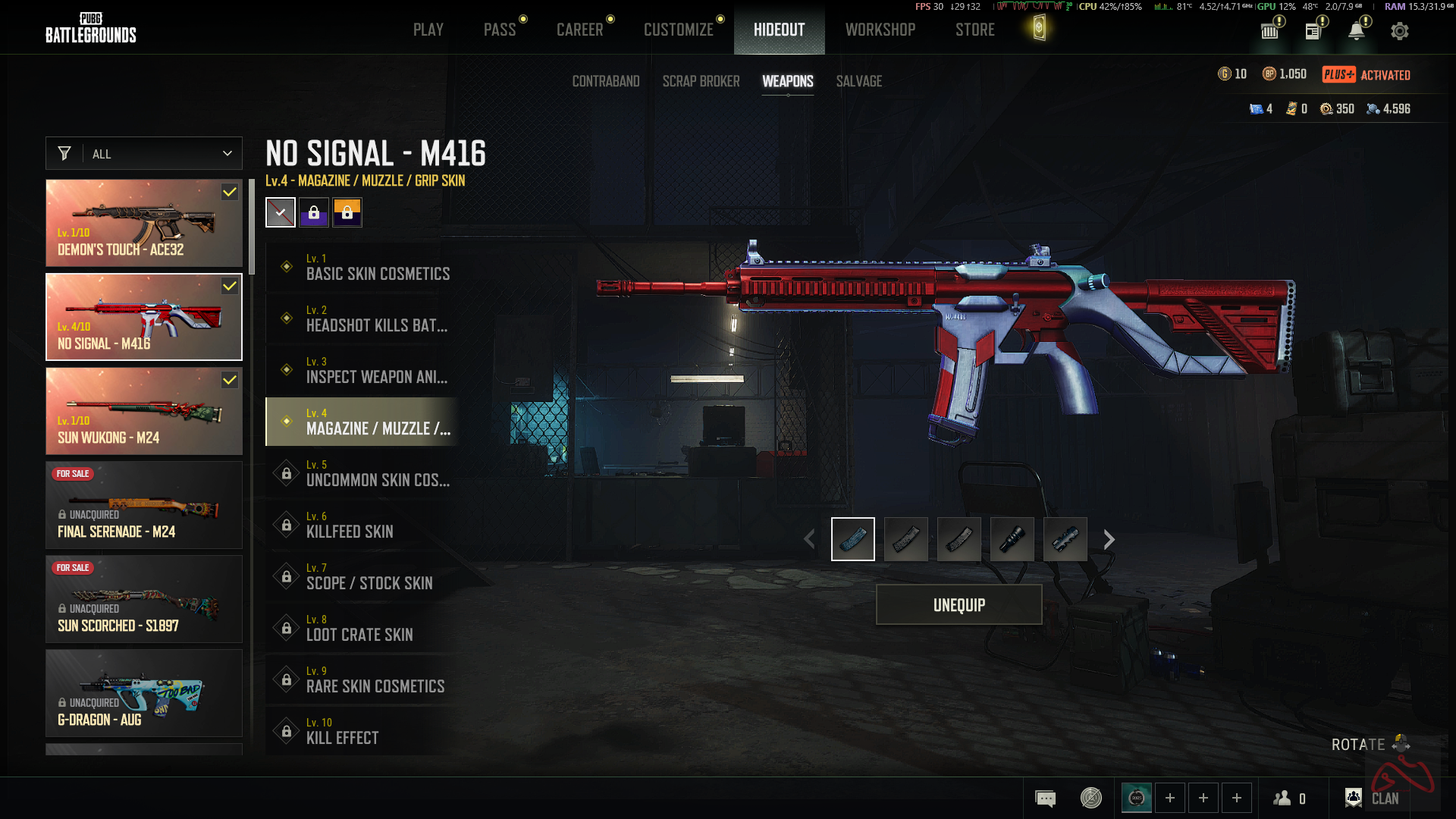
Task: Pick the G-Dragon - AUG skin
Action: point(144,693)
